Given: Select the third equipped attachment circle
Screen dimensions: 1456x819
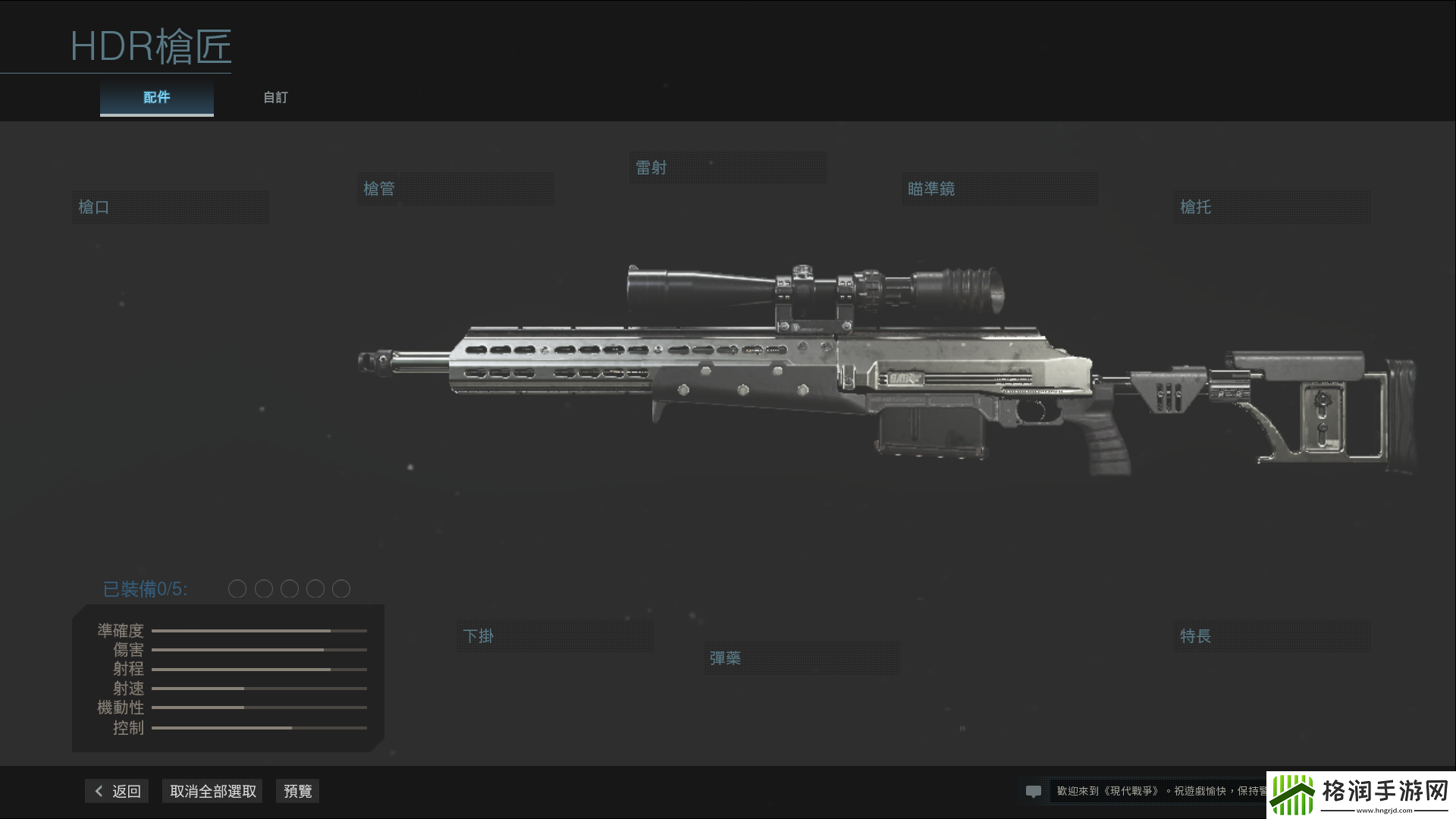Looking at the screenshot, I should click(x=289, y=588).
